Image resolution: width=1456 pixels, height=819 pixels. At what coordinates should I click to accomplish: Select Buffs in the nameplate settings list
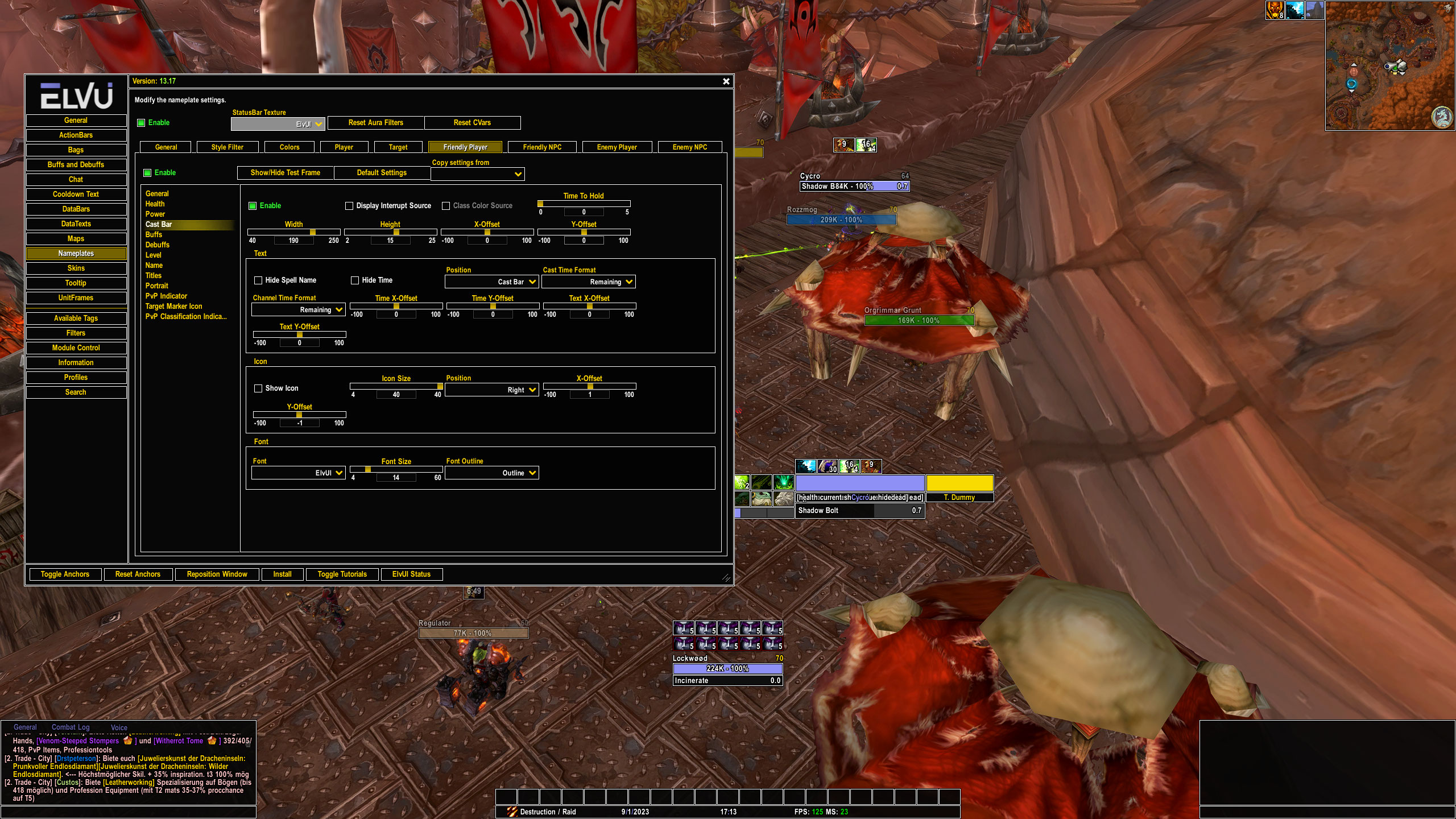(154, 234)
